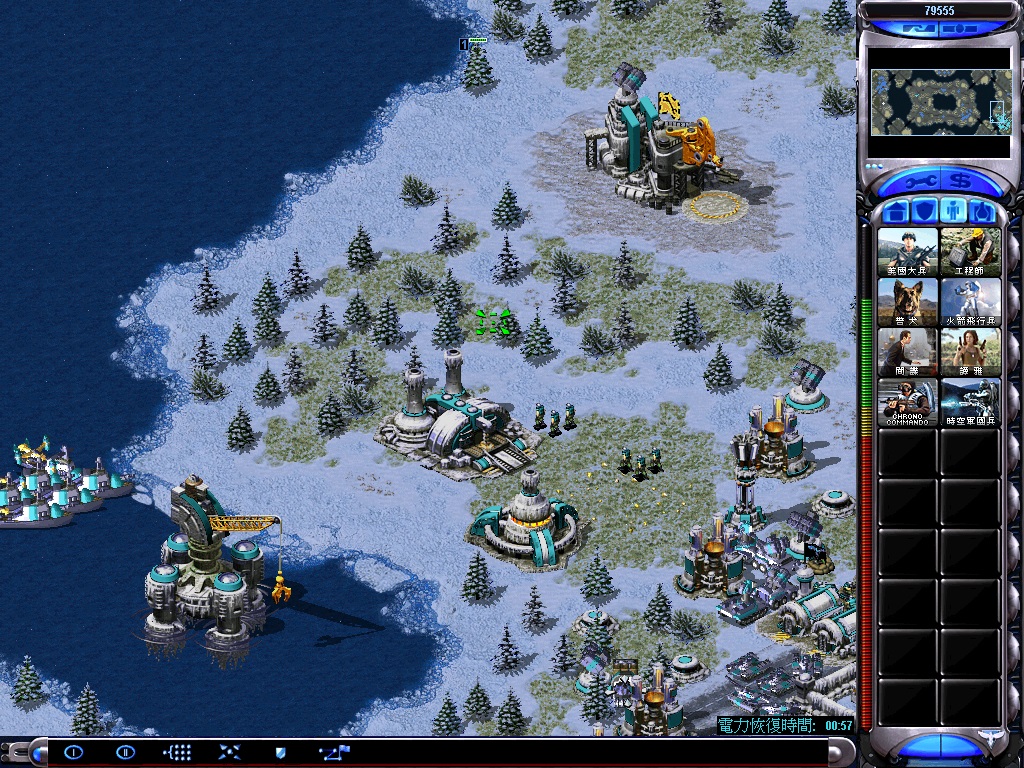Train a Spy (間諜) unit
The width and height of the screenshot is (1024, 768).
(908, 351)
